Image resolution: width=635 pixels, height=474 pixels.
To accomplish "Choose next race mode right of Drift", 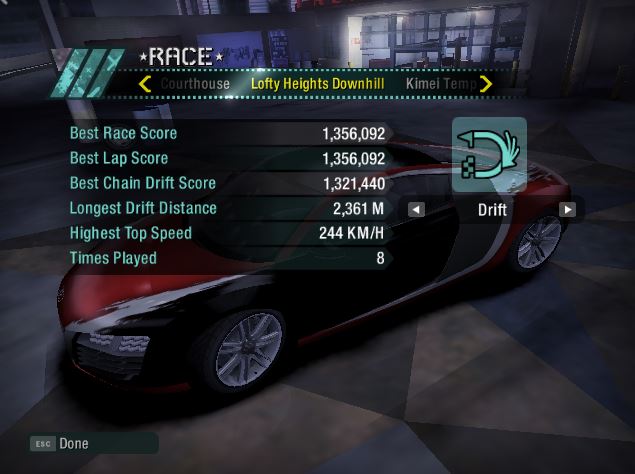I will (567, 210).
